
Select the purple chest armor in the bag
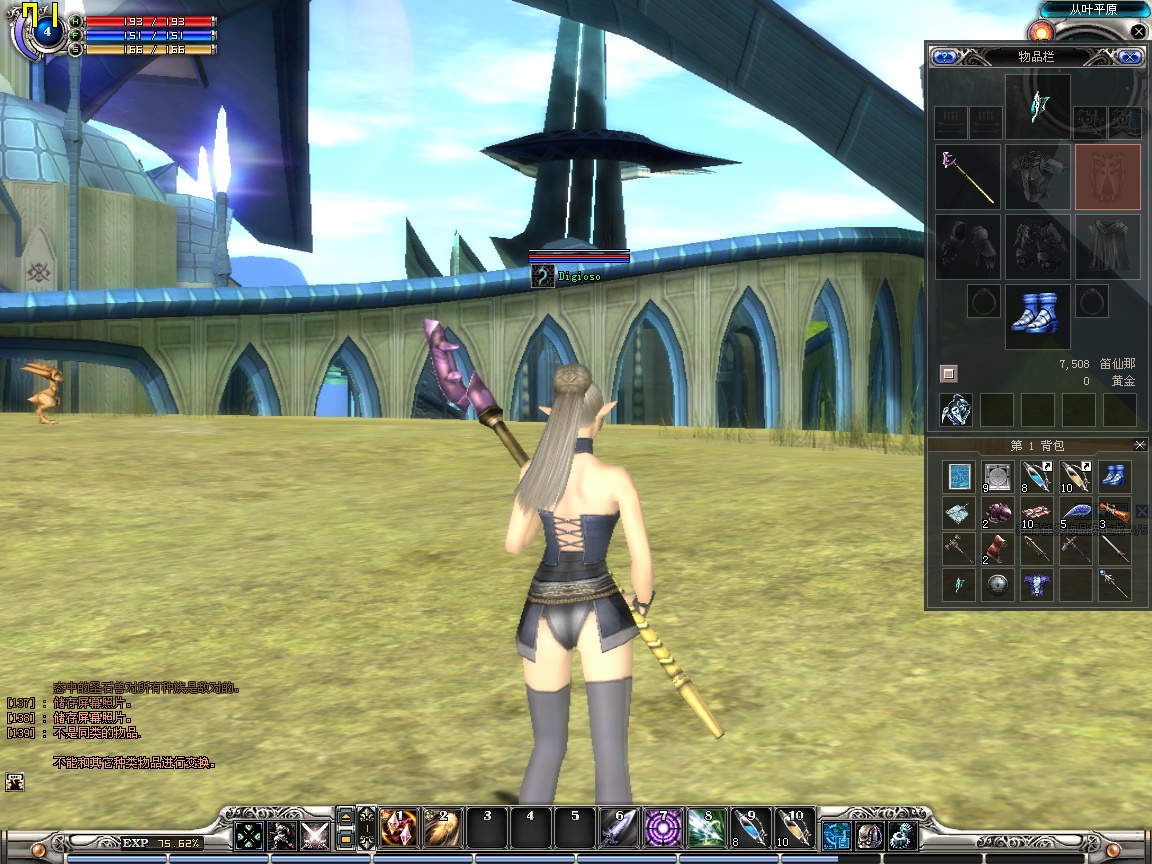1037,586
